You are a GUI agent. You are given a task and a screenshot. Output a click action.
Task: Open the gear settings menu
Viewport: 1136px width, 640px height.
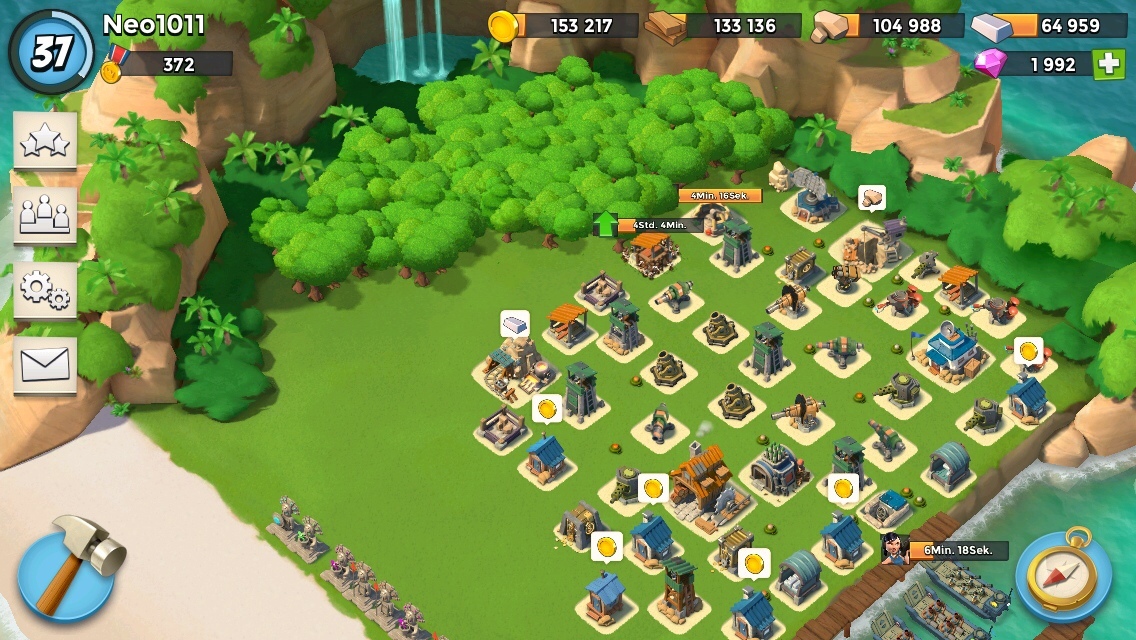pos(45,290)
